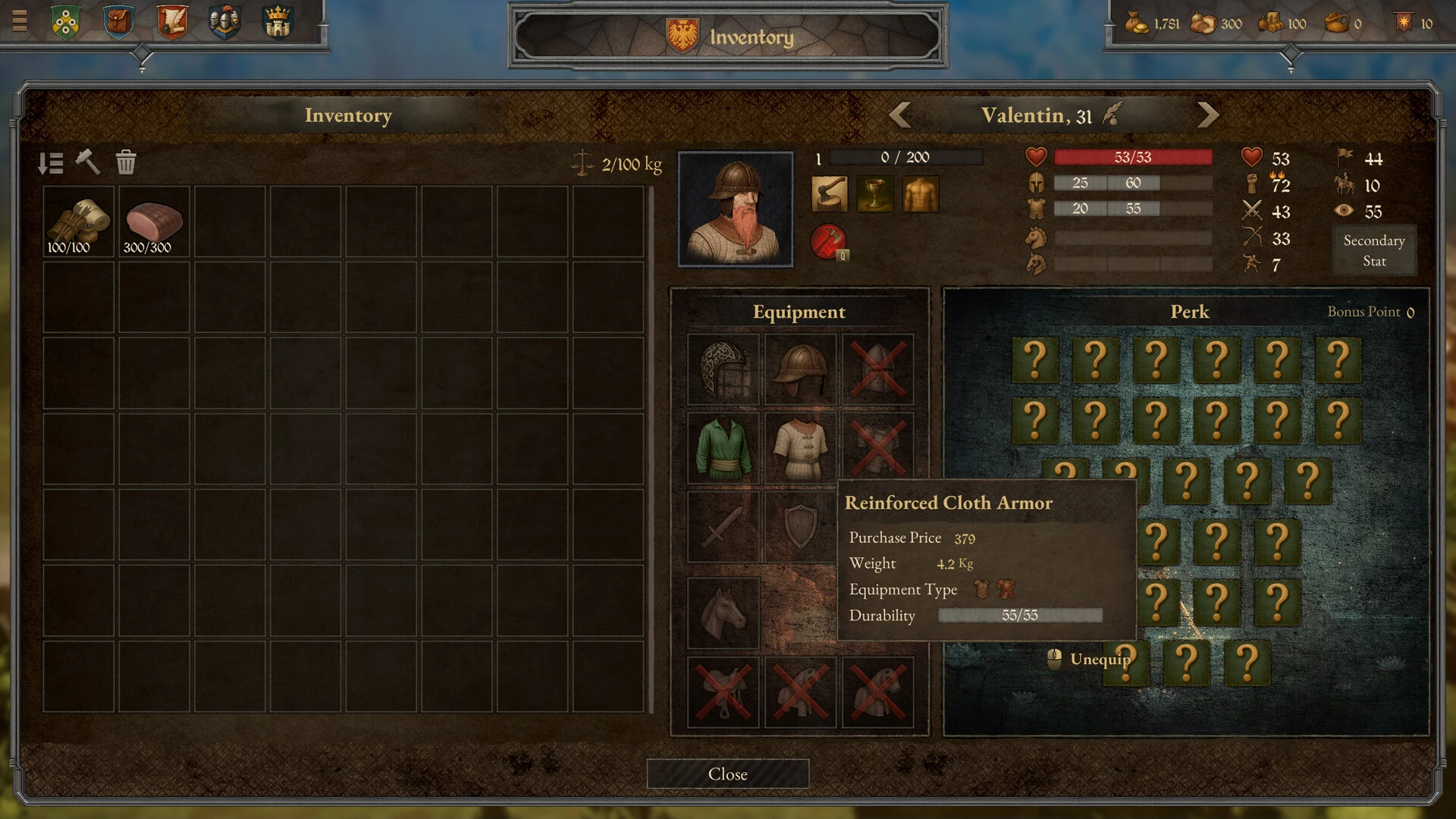Image resolution: width=1456 pixels, height=819 pixels.
Task: Open the green shield faction icon
Action: pyautogui.click(x=66, y=21)
